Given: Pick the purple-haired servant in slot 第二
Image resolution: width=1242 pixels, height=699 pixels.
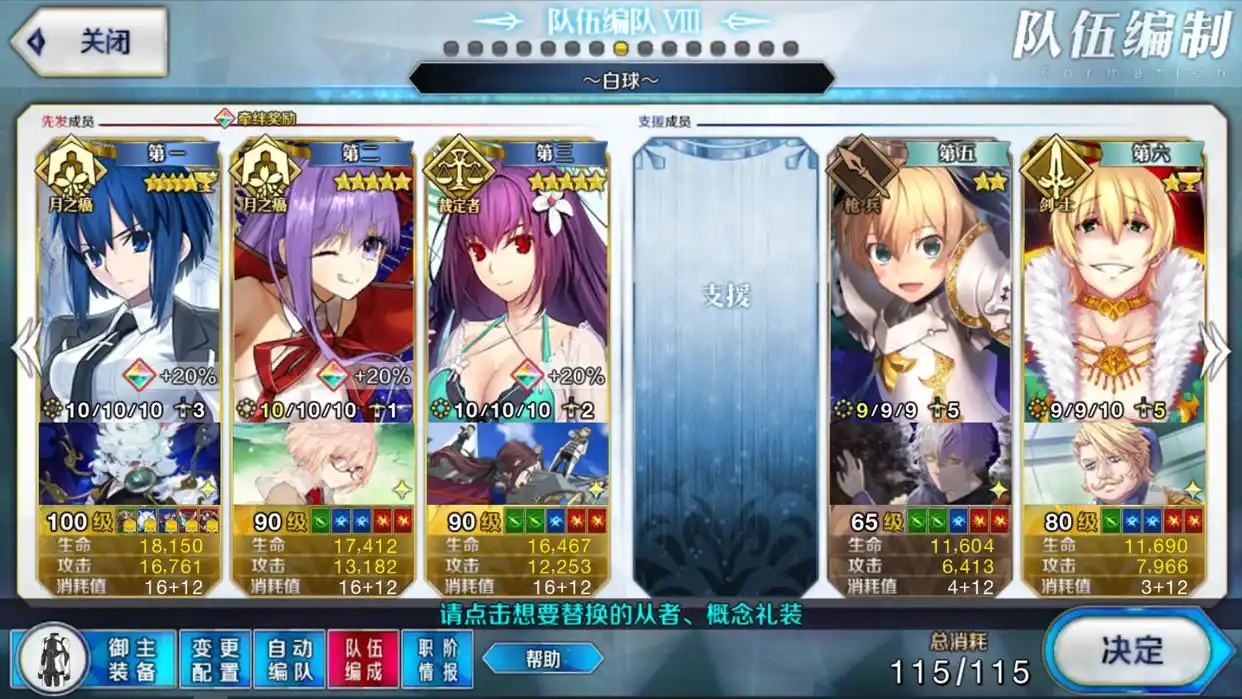Looking at the screenshot, I should (323, 280).
